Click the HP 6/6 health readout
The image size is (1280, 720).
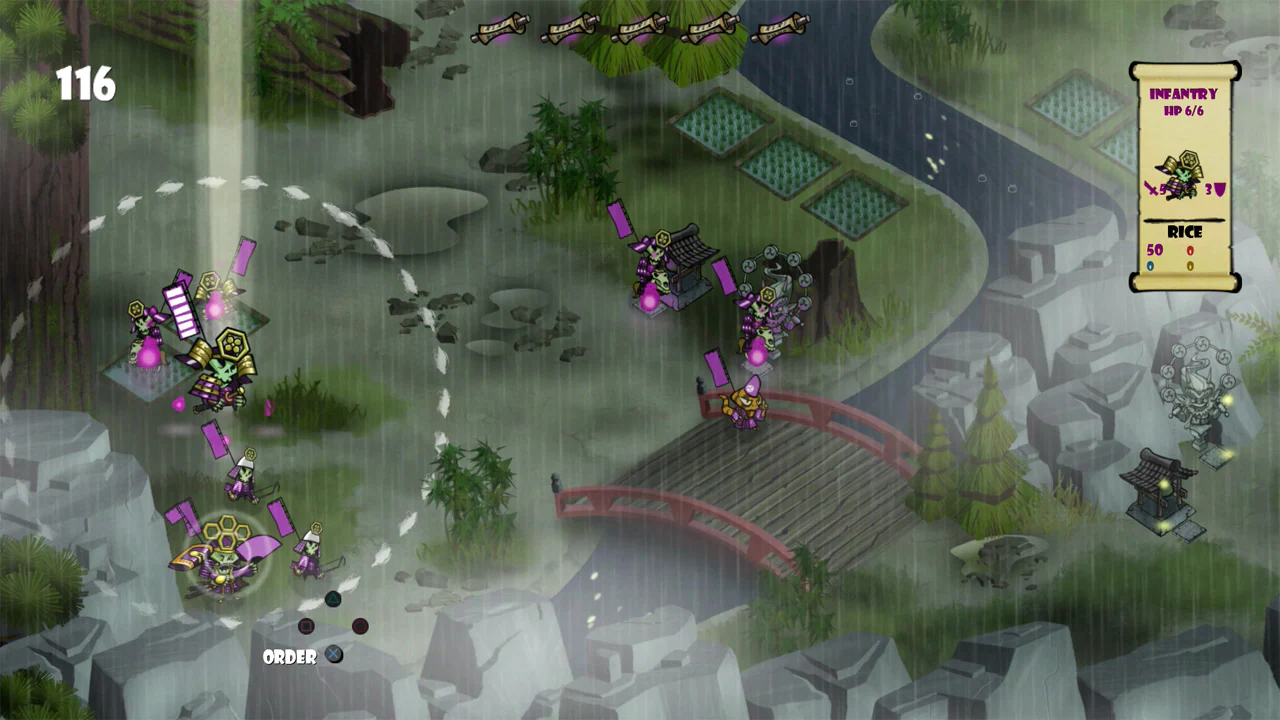(1183, 111)
